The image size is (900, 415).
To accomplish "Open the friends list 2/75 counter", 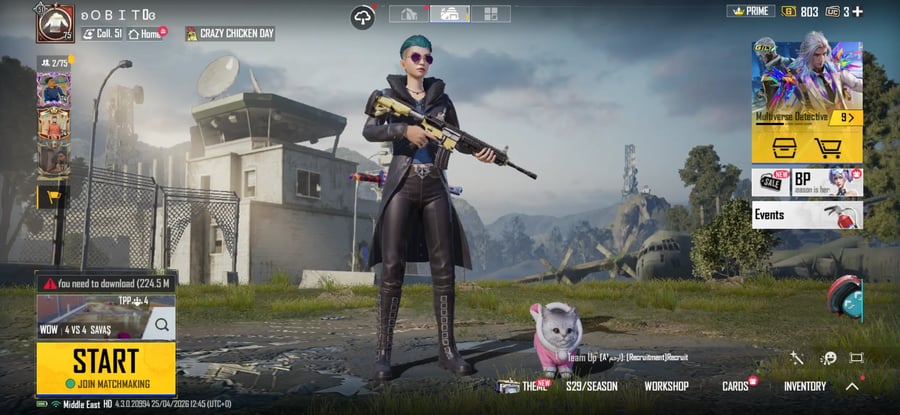I will [x=52, y=63].
